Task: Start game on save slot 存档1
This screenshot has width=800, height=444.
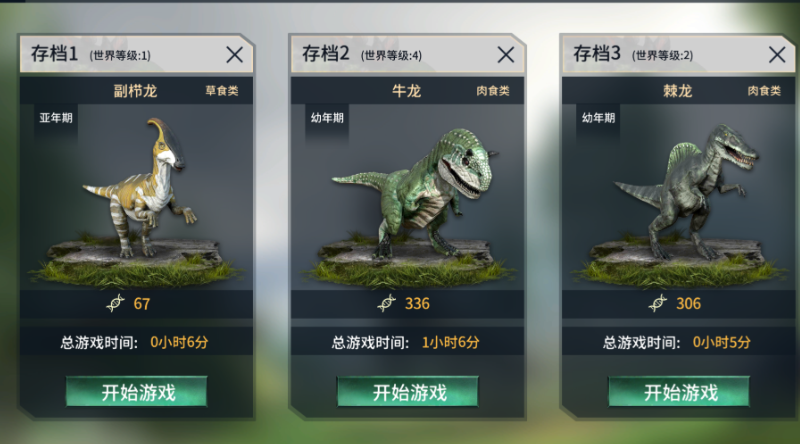Action: 137,392
